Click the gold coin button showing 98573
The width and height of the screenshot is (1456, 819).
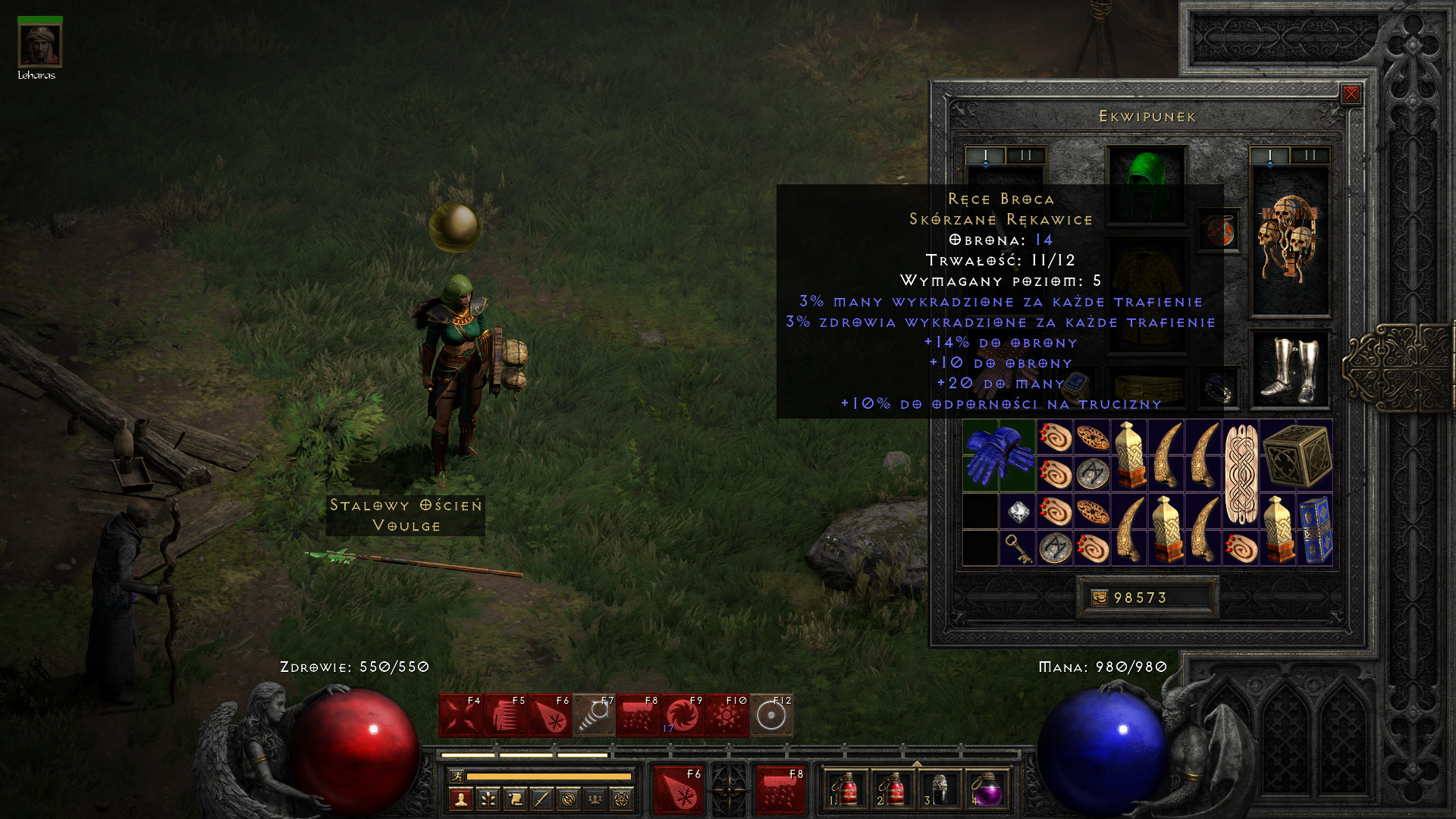[x=1100, y=598]
